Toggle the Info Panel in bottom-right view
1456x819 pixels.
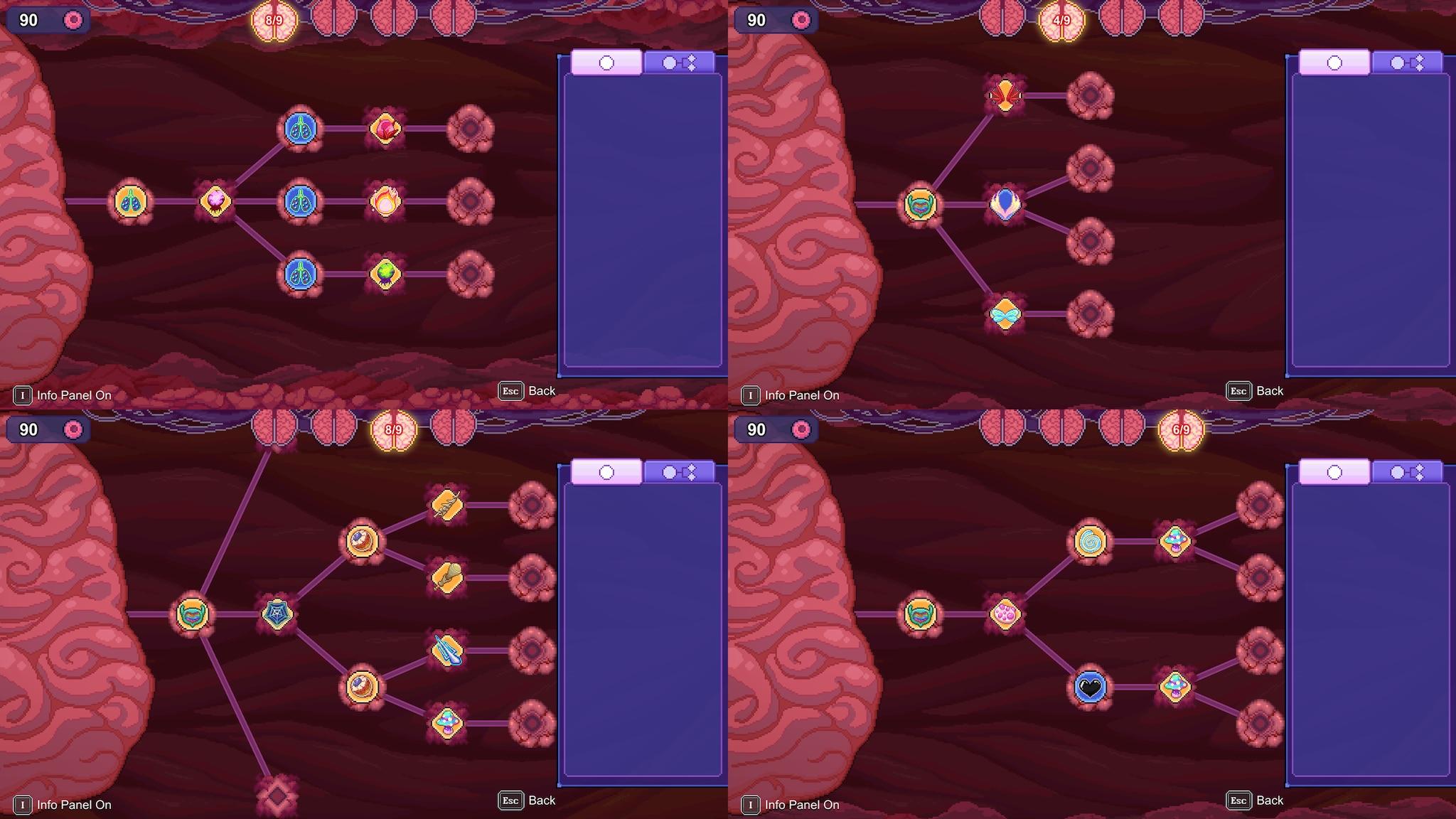pyautogui.click(x=750, y=805)
